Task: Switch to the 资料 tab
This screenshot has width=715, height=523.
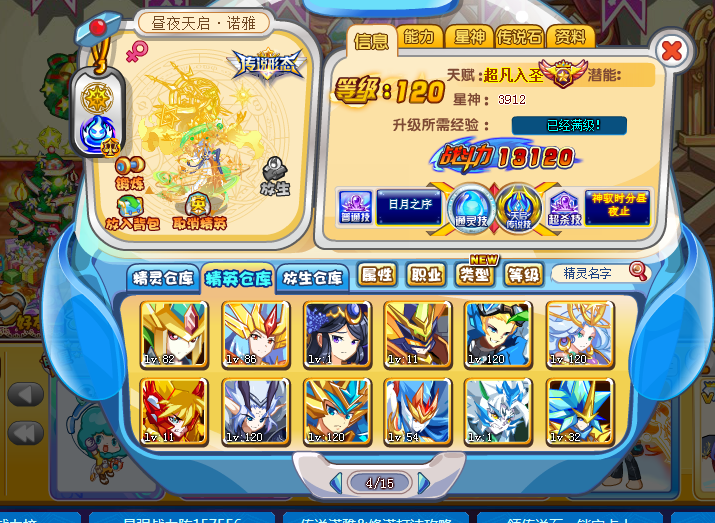Action: point(573,37)
